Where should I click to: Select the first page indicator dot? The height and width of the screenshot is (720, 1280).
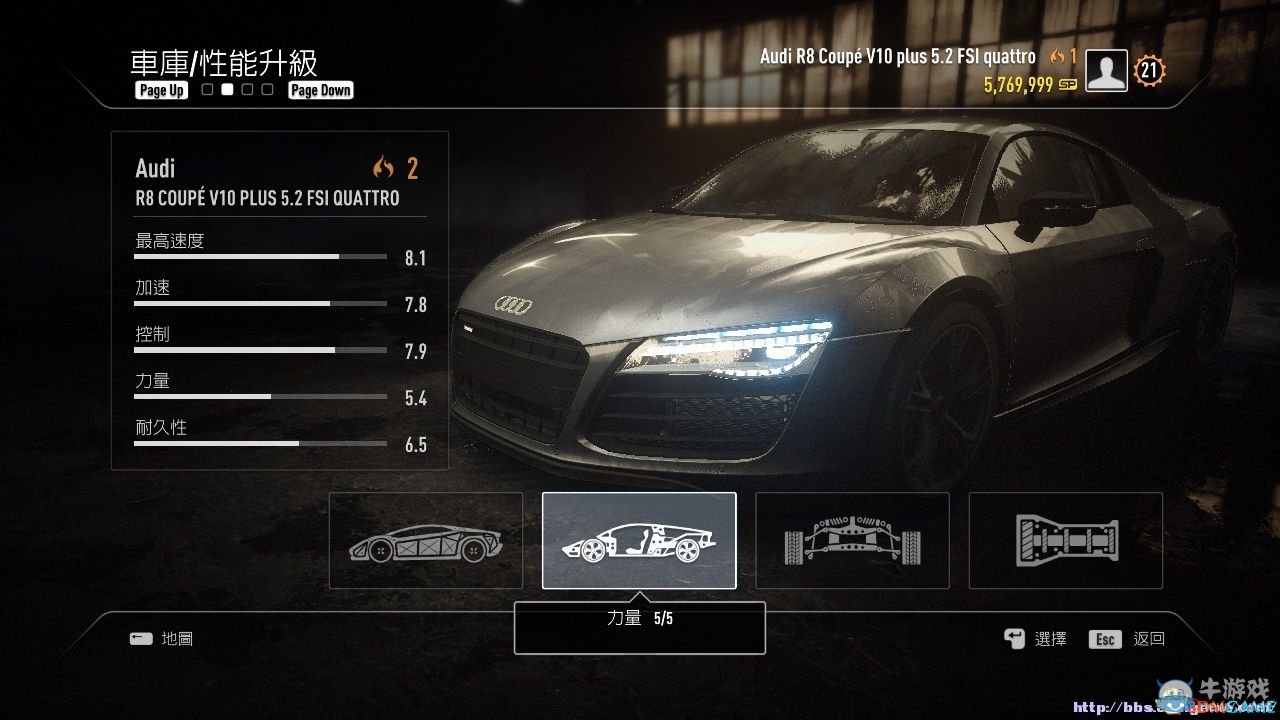coord(206,89)
